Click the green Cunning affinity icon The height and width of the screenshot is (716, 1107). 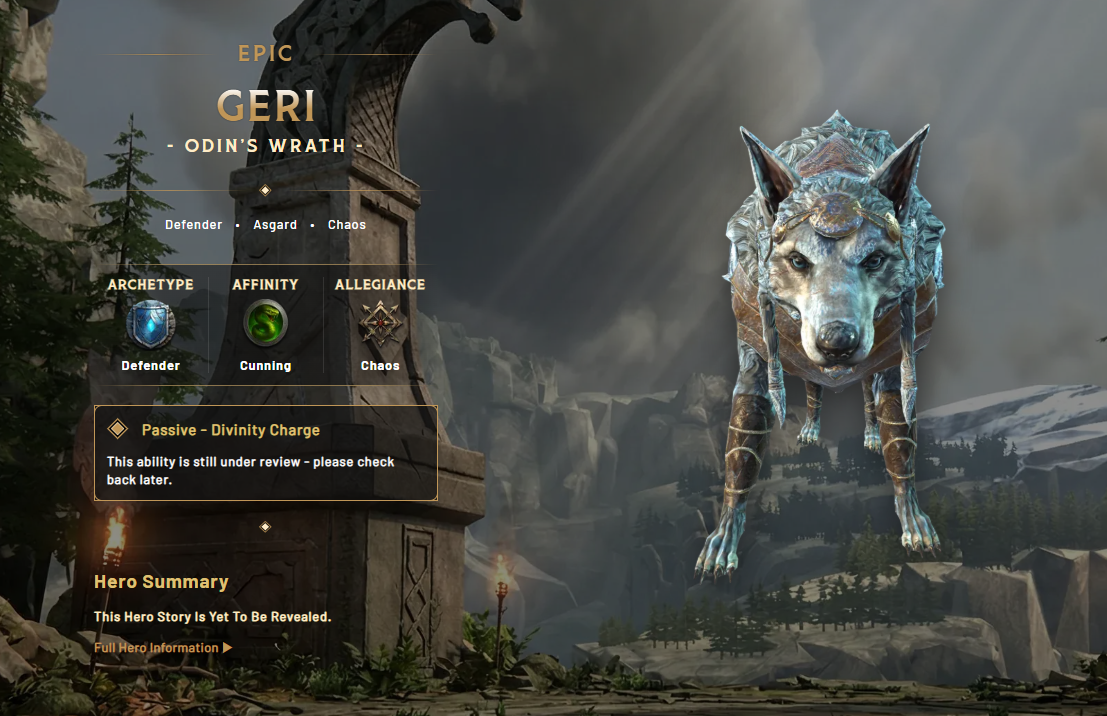point(265,324)
